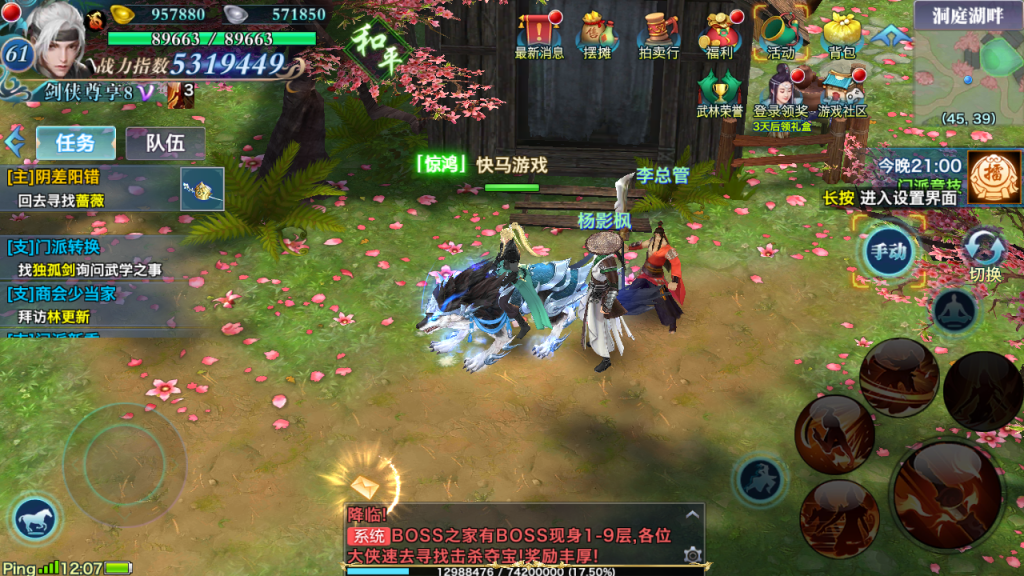
Task: Open the 福利 welfare rewards
Action: 718,33
